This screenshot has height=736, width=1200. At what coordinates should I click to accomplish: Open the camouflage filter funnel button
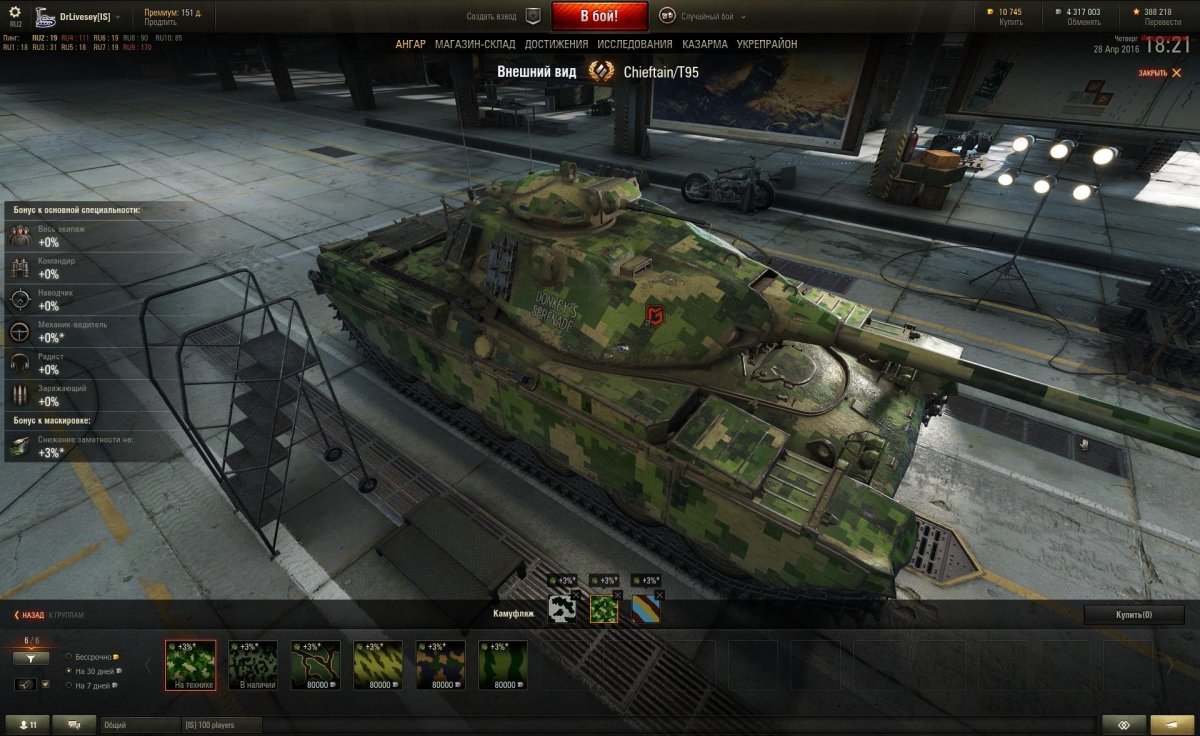tap(31, 658)
